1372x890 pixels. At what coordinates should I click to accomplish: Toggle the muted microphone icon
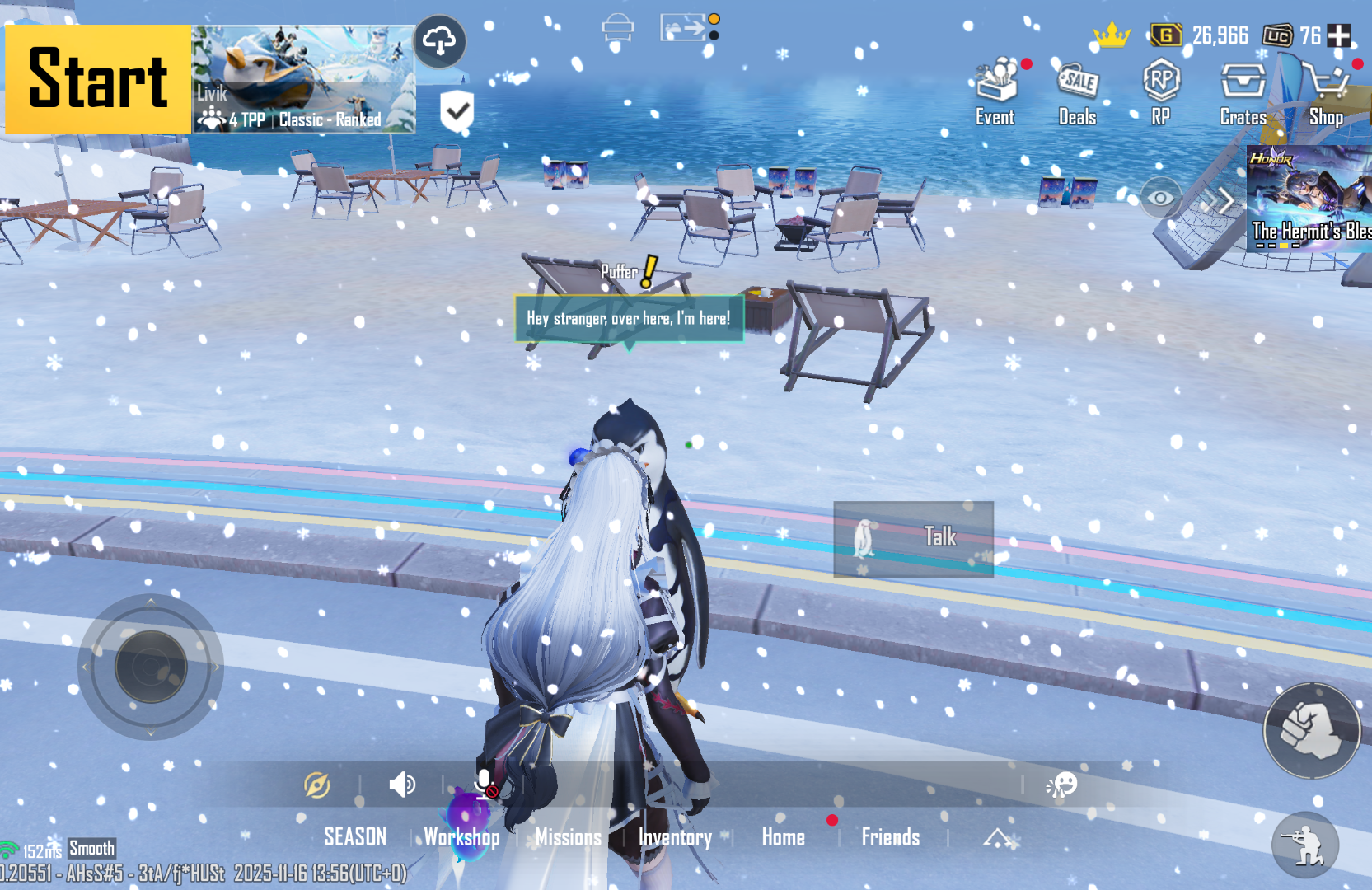(x=485, y=785)
